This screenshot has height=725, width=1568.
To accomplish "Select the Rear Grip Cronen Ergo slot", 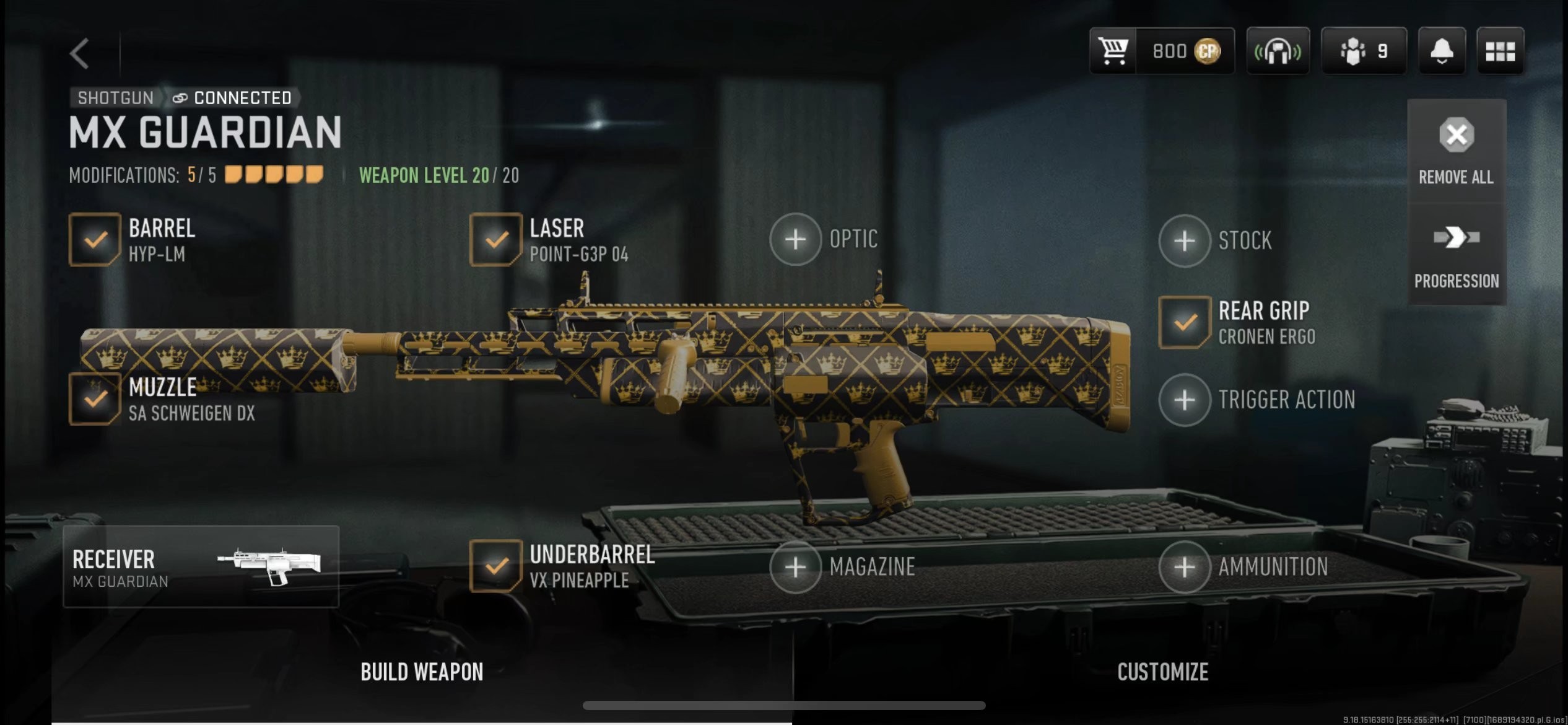I will pyautogui.click(x=1185, y=322).
